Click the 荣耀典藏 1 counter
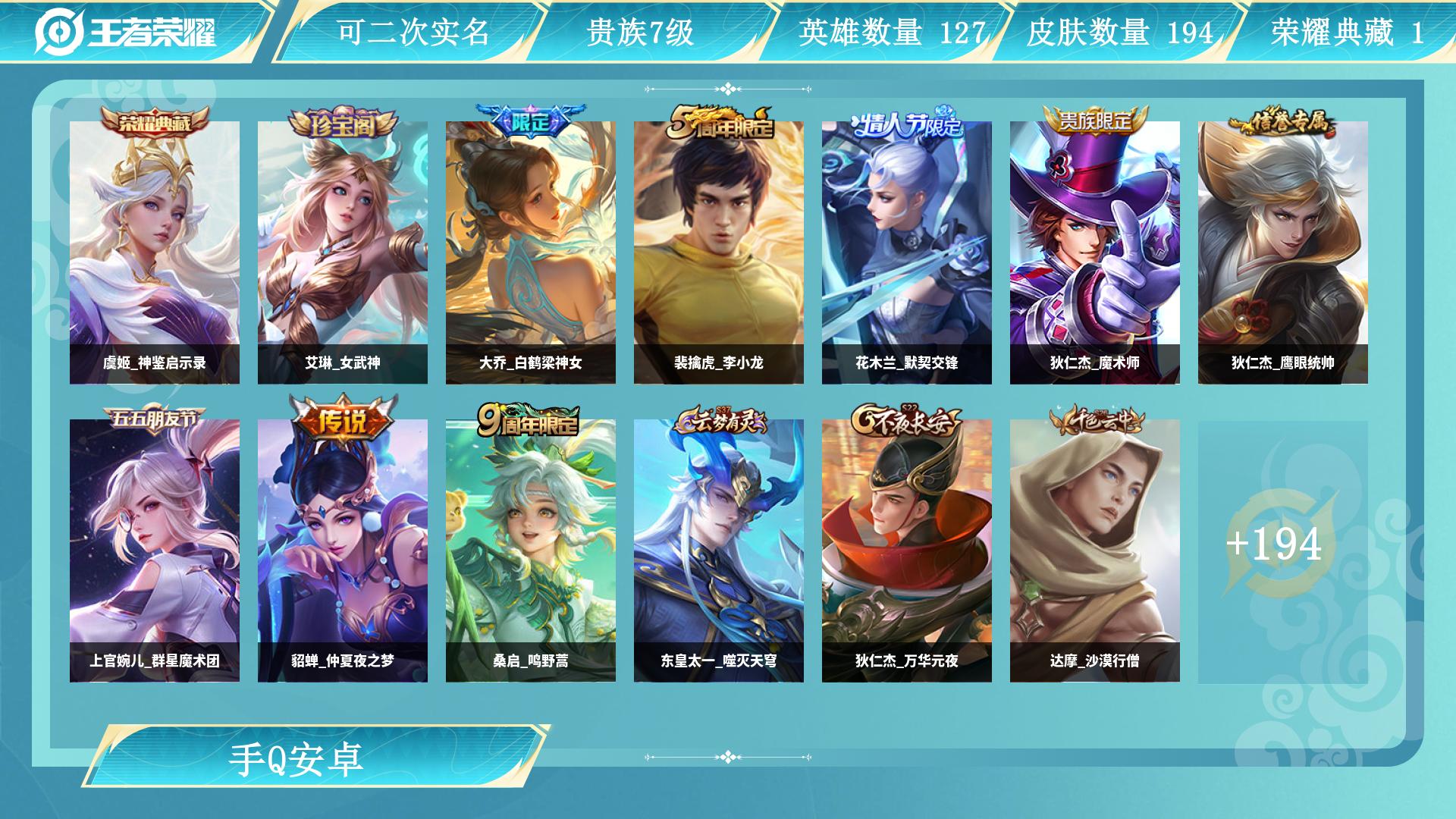1456x819 pixels. pos(1354,32)
